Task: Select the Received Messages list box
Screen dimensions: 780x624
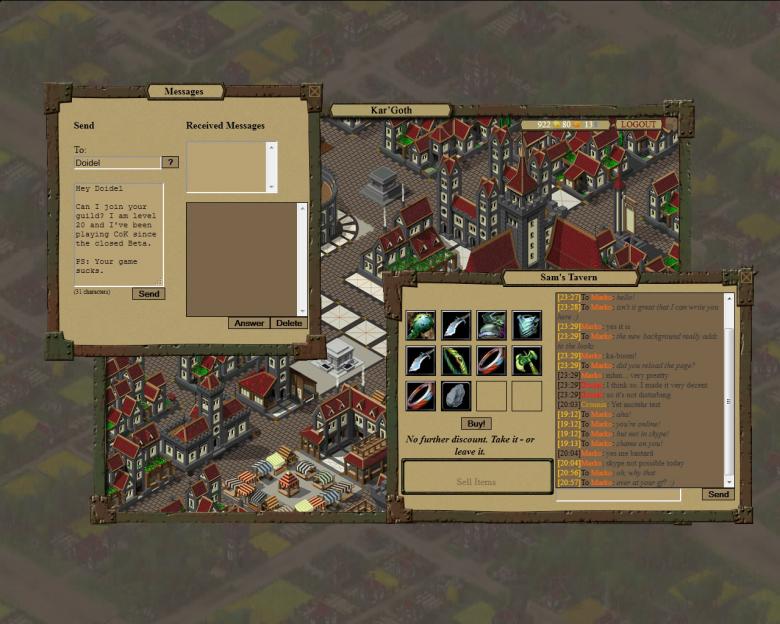Action: (227, 167)
